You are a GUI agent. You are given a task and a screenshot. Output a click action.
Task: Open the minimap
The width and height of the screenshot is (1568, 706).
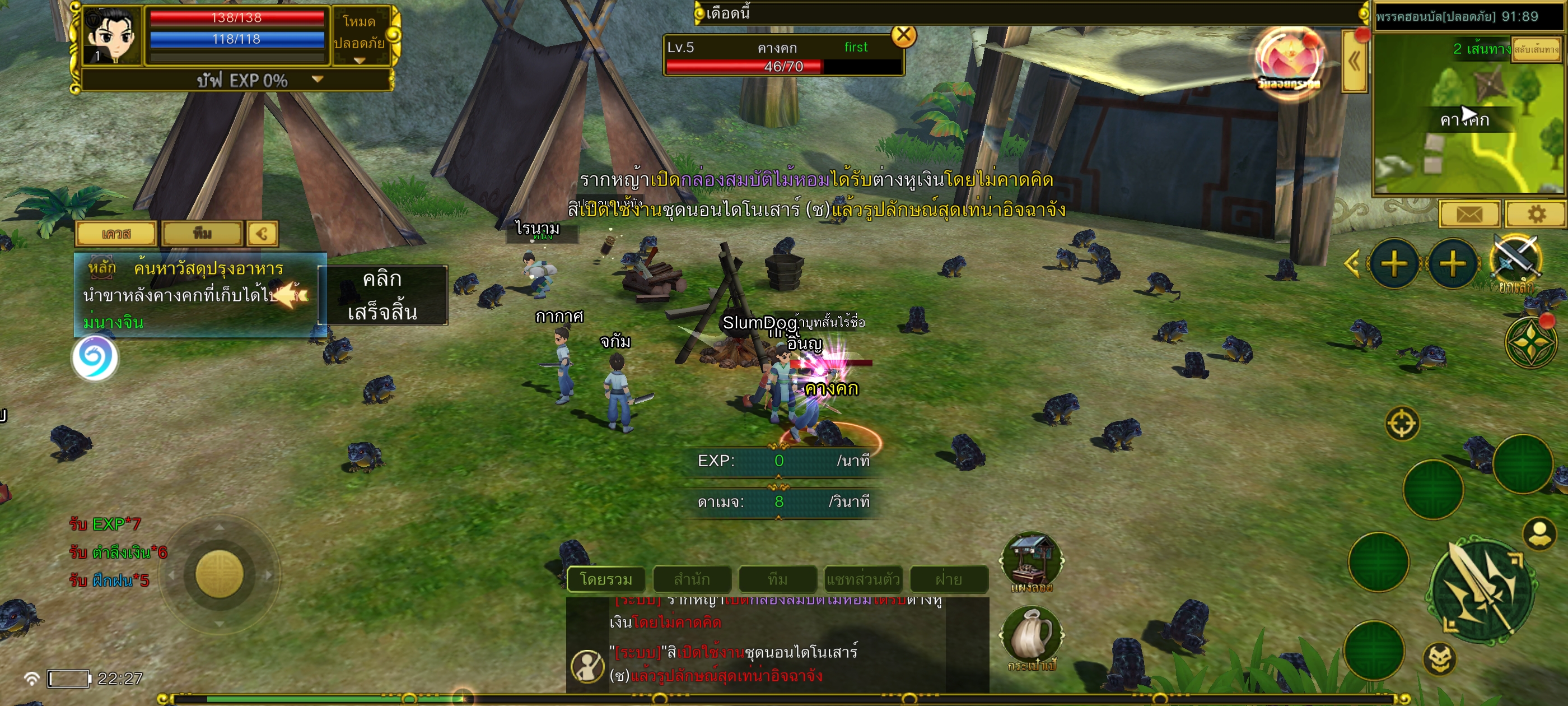tap(1469, 114)
